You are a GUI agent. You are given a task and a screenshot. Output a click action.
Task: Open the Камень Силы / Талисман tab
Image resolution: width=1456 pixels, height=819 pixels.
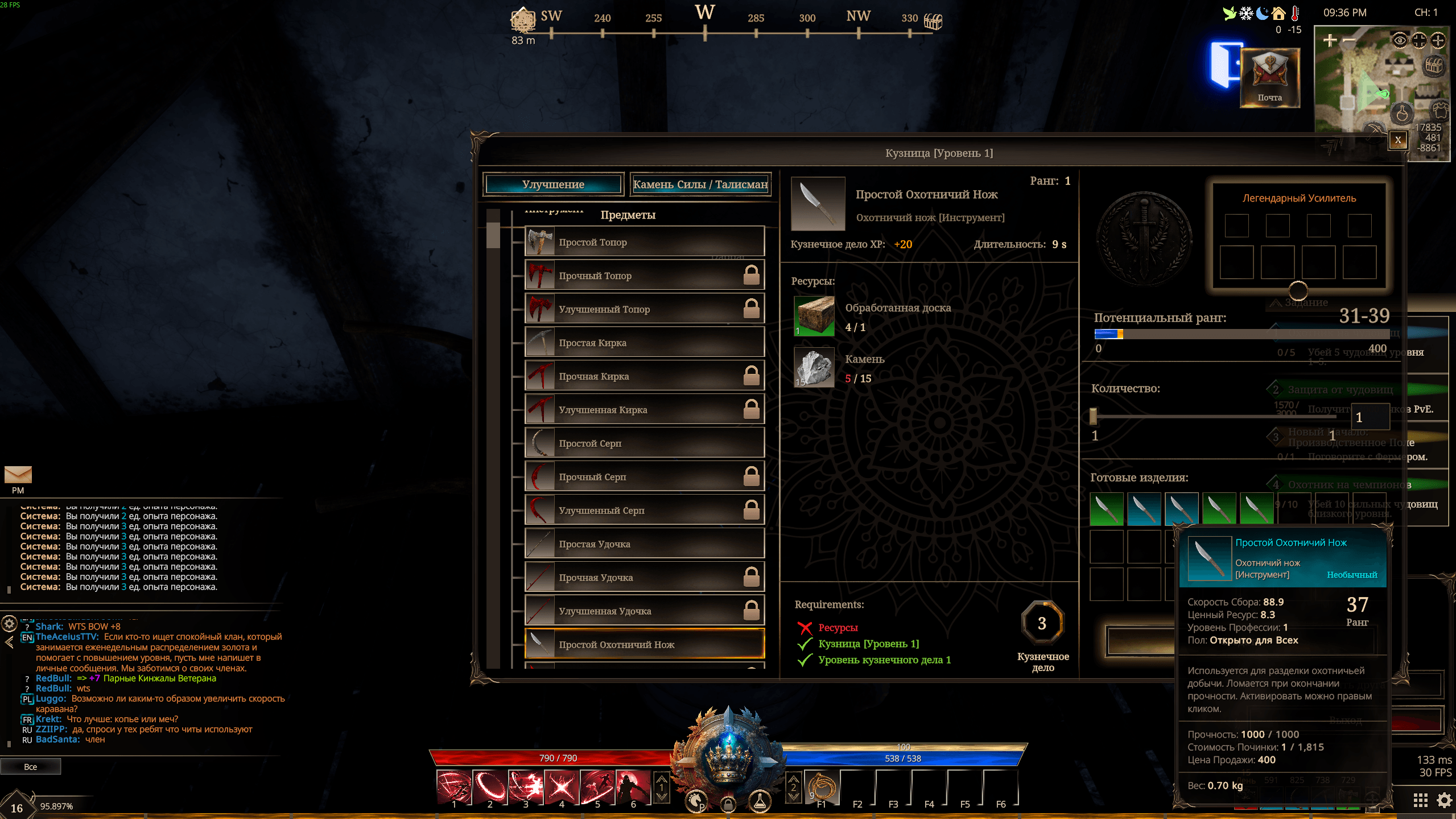point(700,184)
